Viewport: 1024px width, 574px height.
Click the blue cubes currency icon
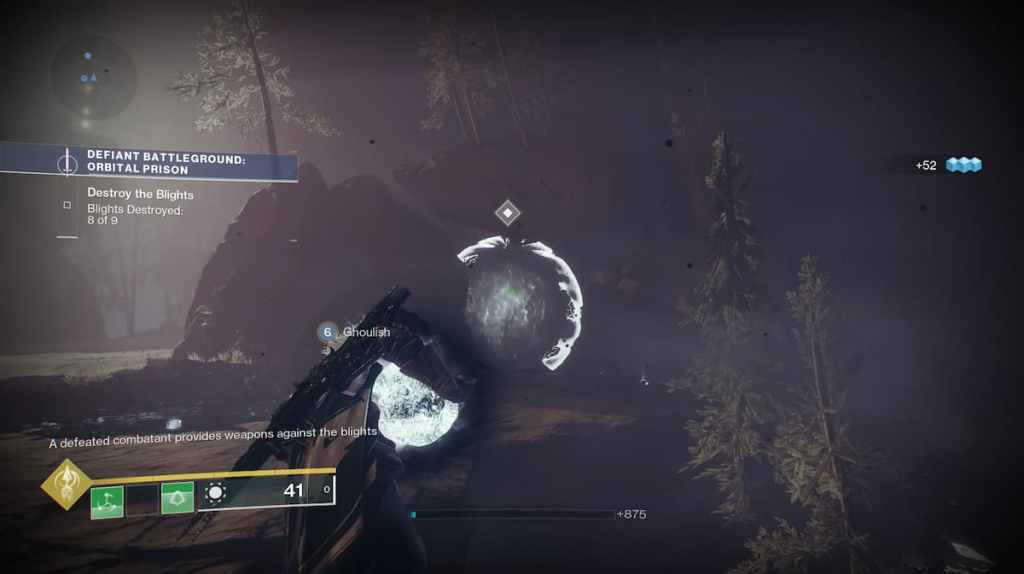(964, 165)
